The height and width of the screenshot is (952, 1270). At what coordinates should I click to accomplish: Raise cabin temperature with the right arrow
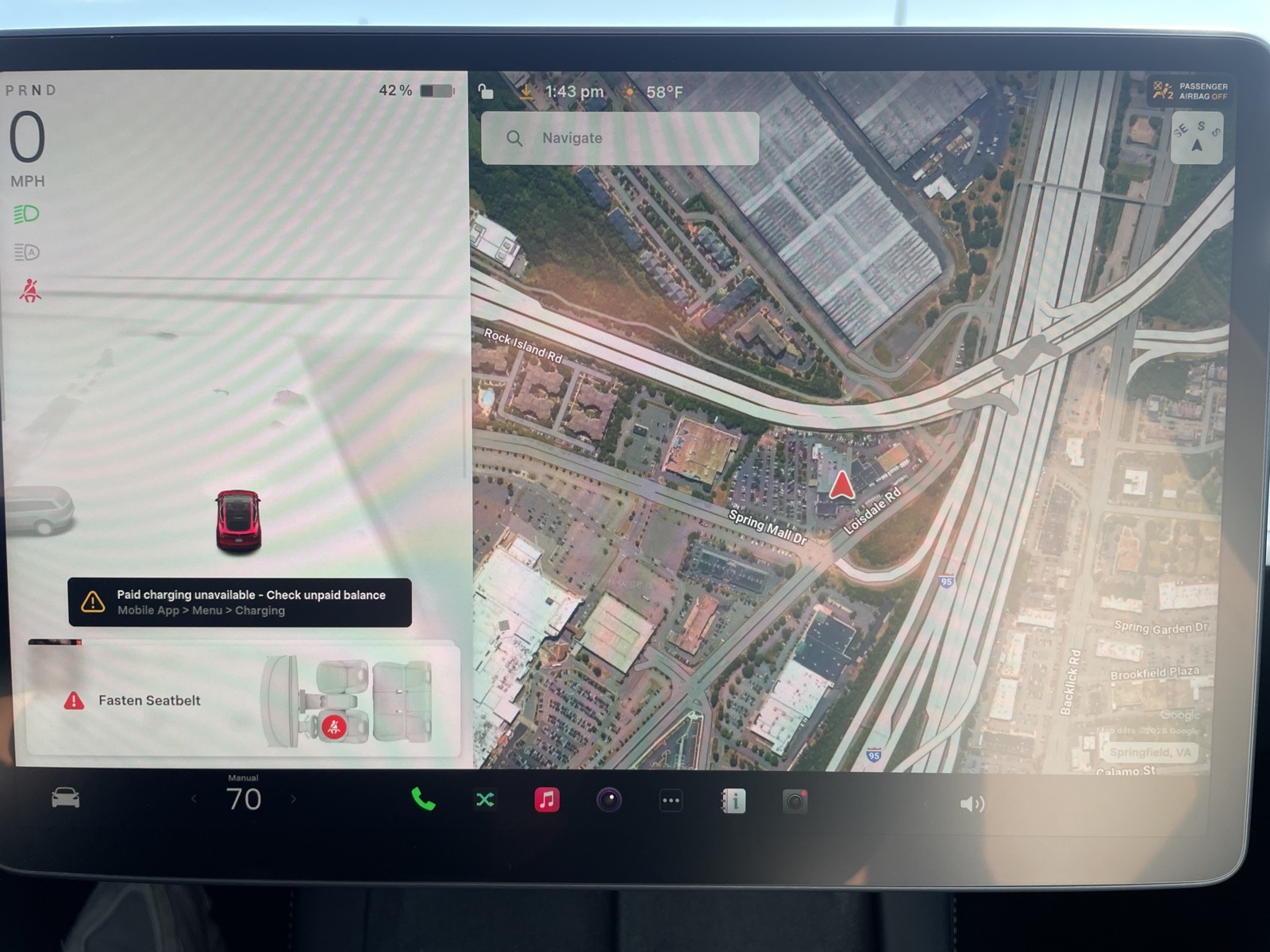(293, 799)
